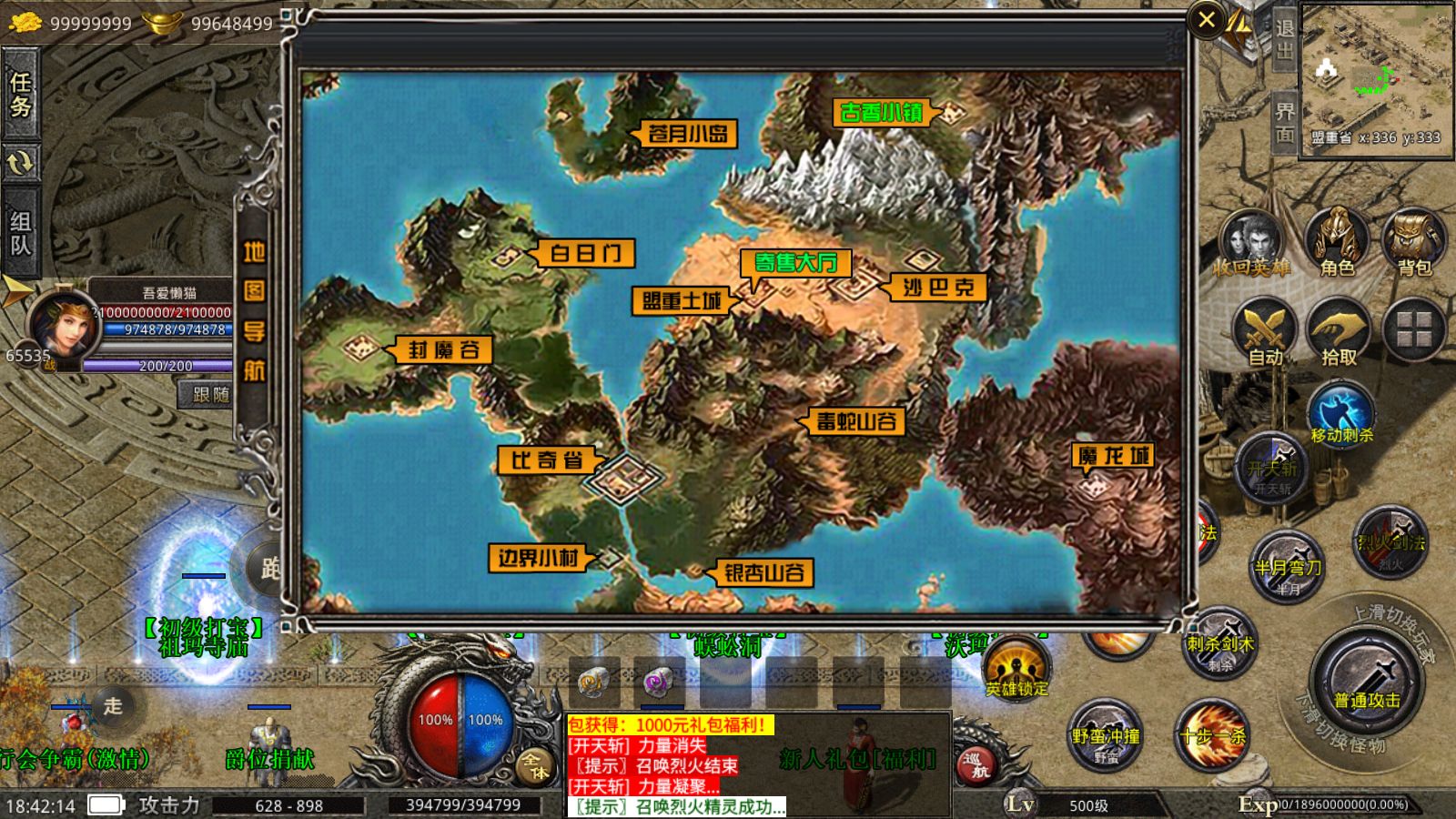This screenshot has width=1456, height=819.
Task: Open the 角色 character sheet
Action: (x=1337, y=242)
